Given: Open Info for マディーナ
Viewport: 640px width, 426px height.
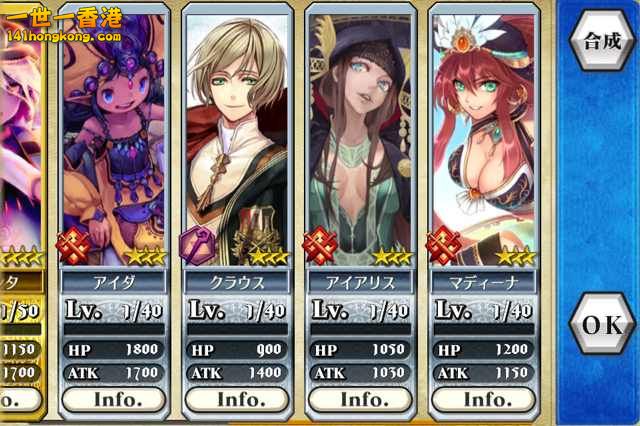Looking at the screenshot, I should coord(485,399).
